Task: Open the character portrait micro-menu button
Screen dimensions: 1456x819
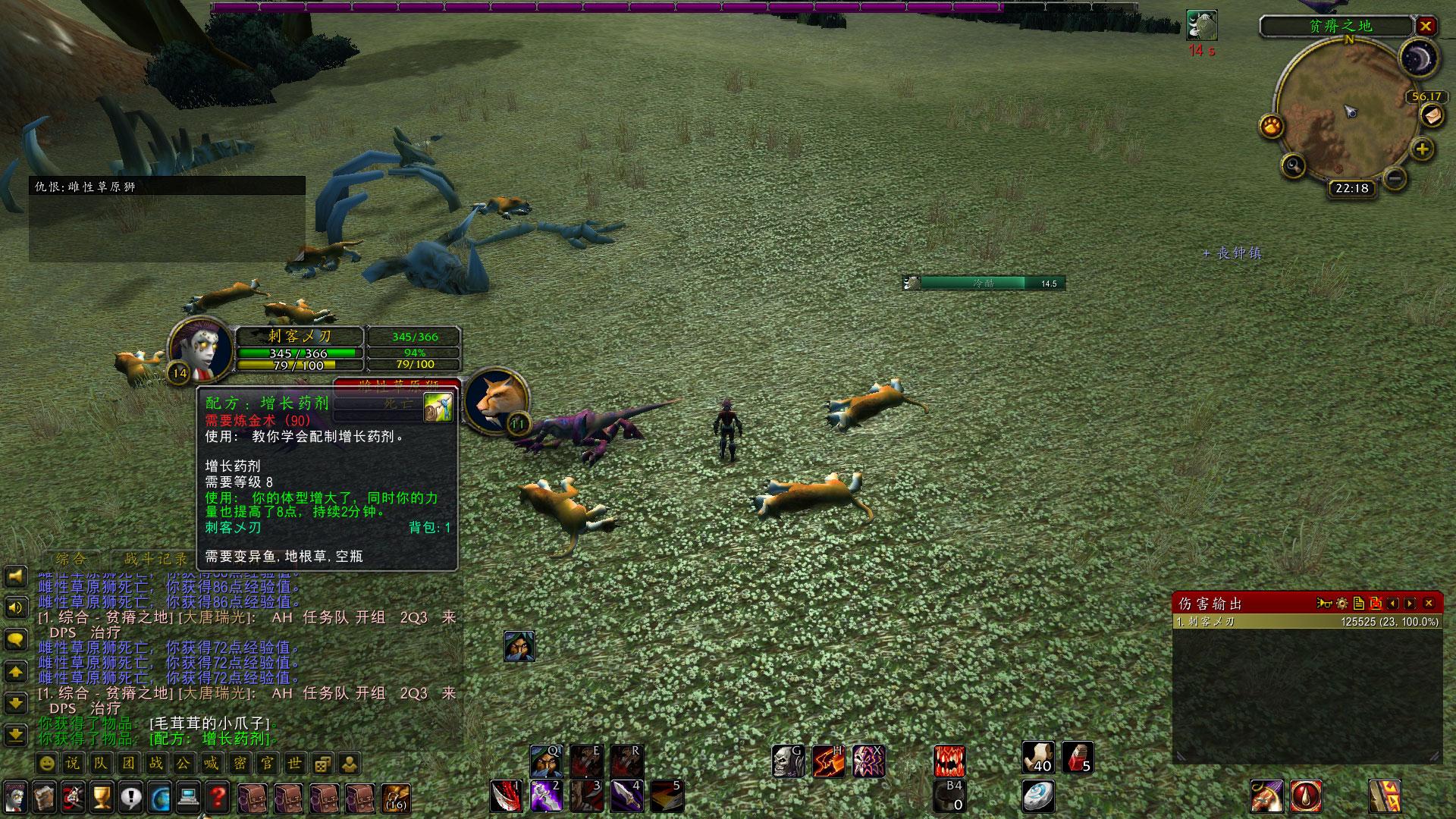Action: [15, 797]
